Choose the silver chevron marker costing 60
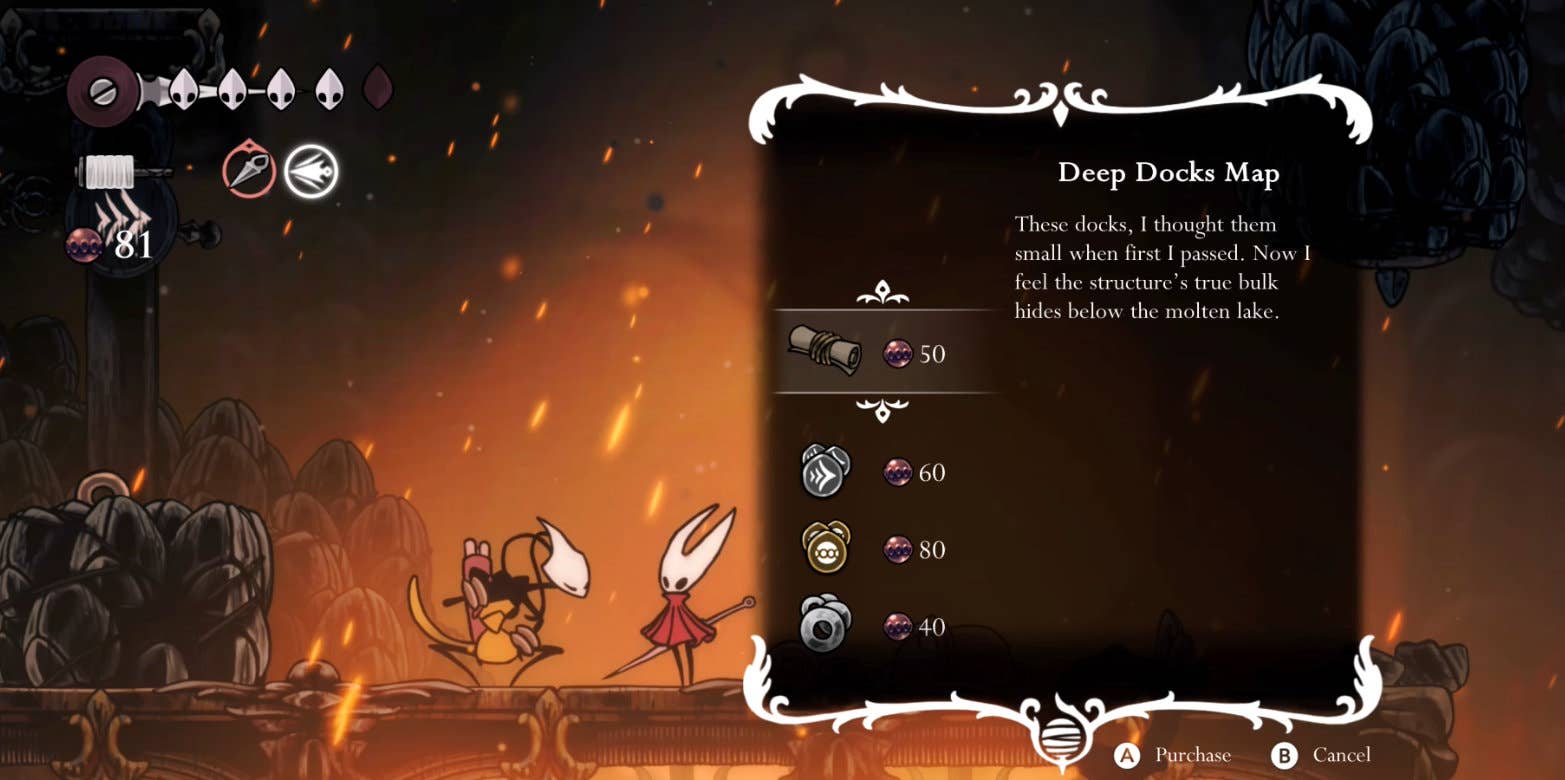 (825, 470)
